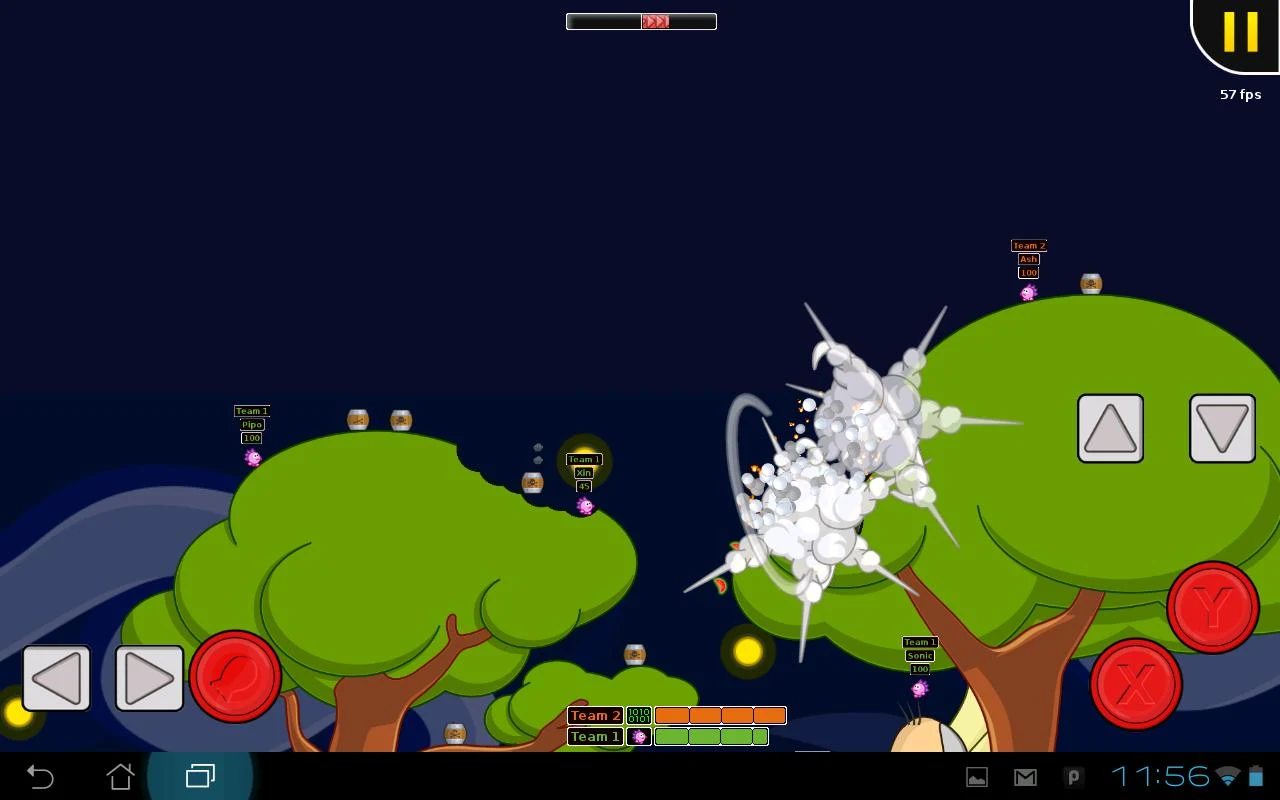The width and height of the screenshot is (1280, 800).
Task: Select the worm named Xin
Action: [585, 505]
